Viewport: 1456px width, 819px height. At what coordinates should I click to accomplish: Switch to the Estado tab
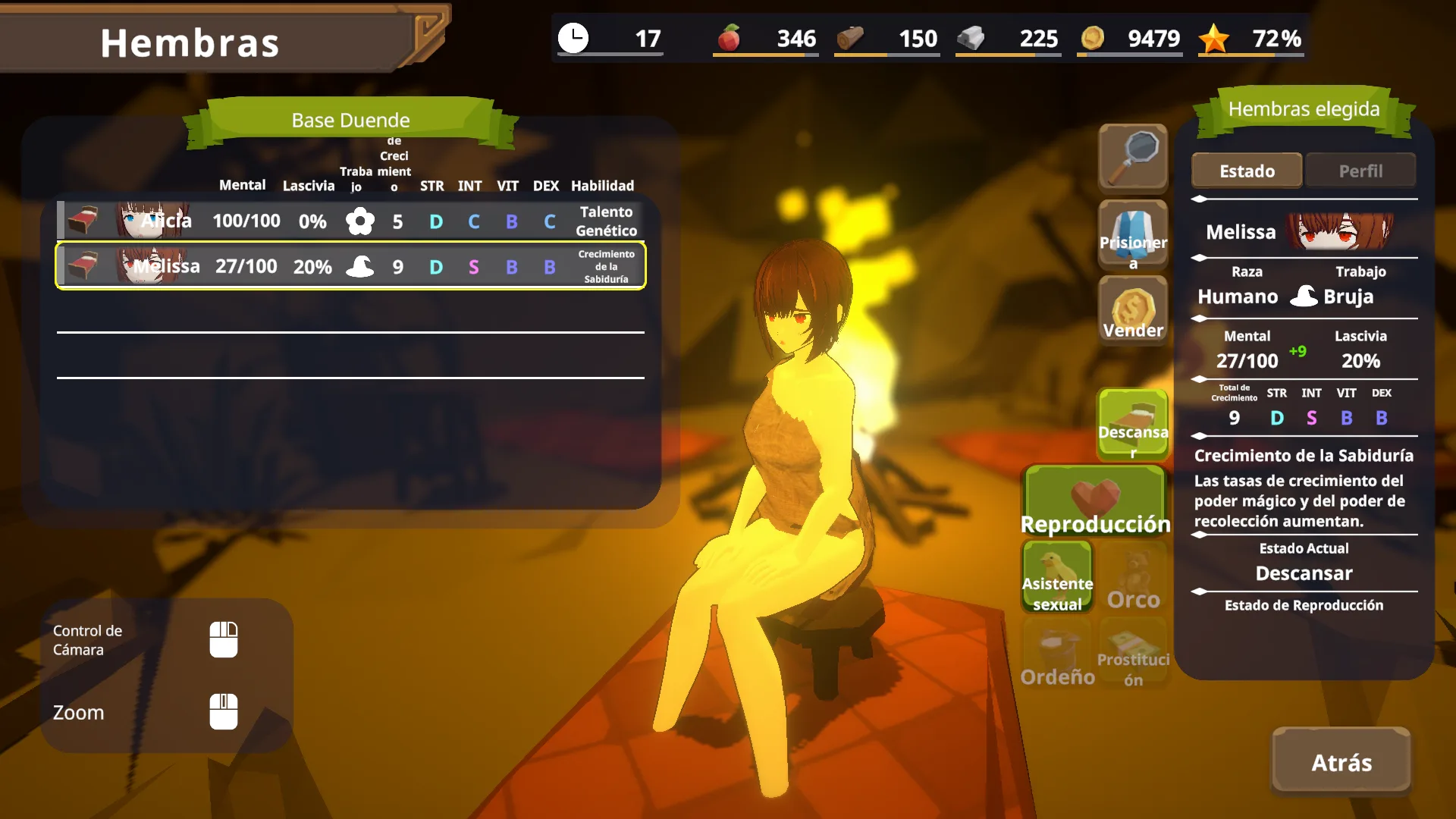1247,171
